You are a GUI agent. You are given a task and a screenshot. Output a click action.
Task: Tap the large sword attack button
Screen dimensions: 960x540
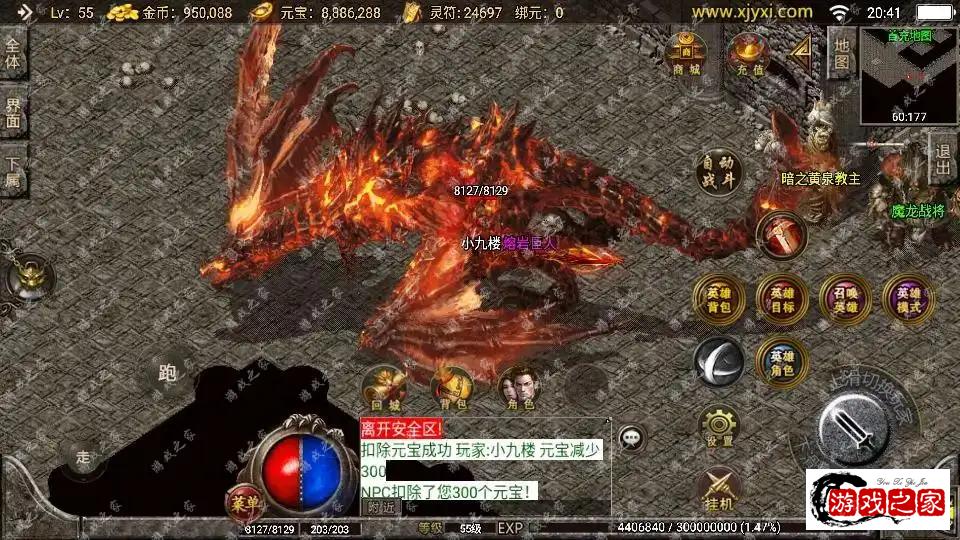(855, 427)
